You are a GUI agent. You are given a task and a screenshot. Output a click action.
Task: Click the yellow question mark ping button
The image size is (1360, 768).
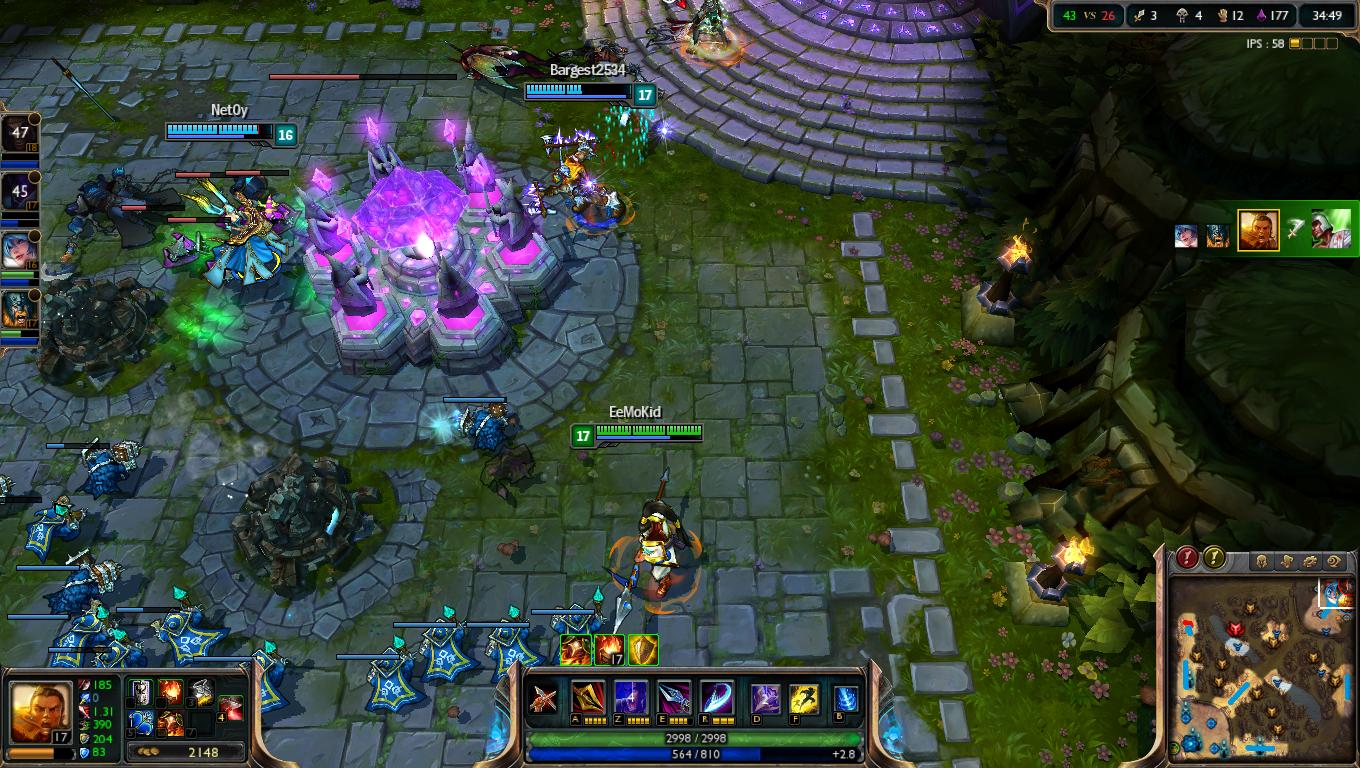pyautogui.click(x=1214, y=558)
